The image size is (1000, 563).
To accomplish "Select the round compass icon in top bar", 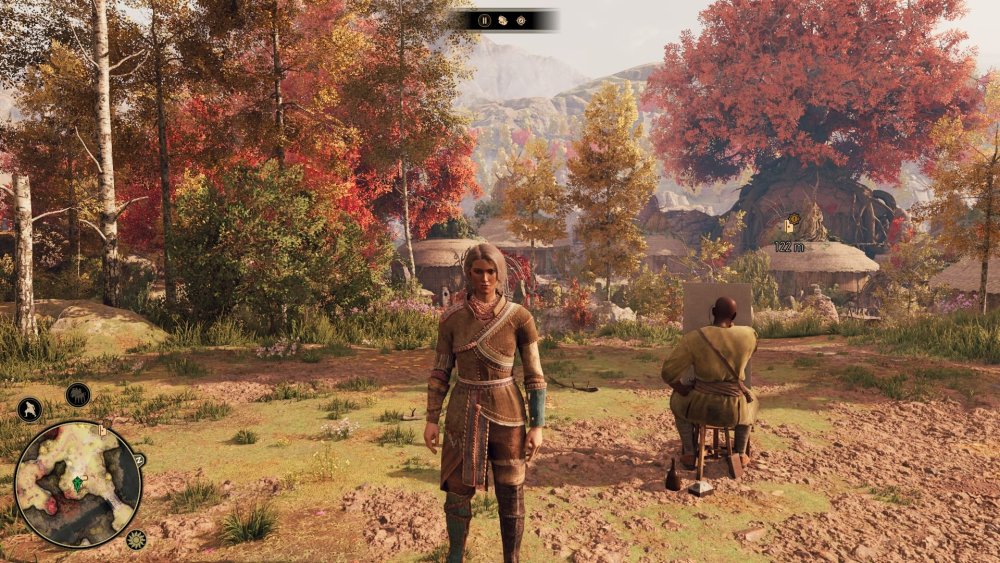I will pyautogui.click(x=520, y=20).
